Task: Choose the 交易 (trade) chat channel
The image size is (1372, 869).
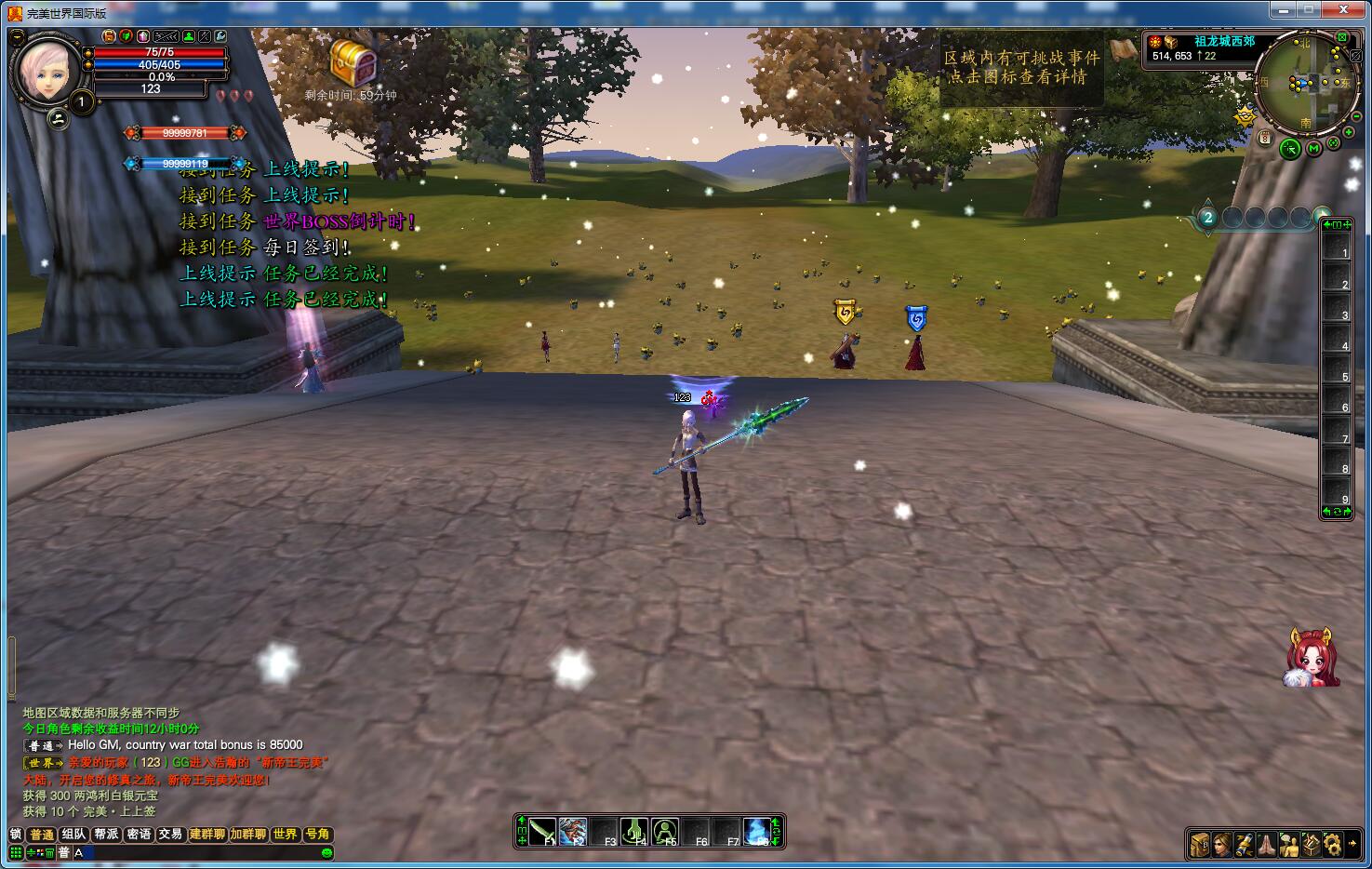Action: (170, 835)
